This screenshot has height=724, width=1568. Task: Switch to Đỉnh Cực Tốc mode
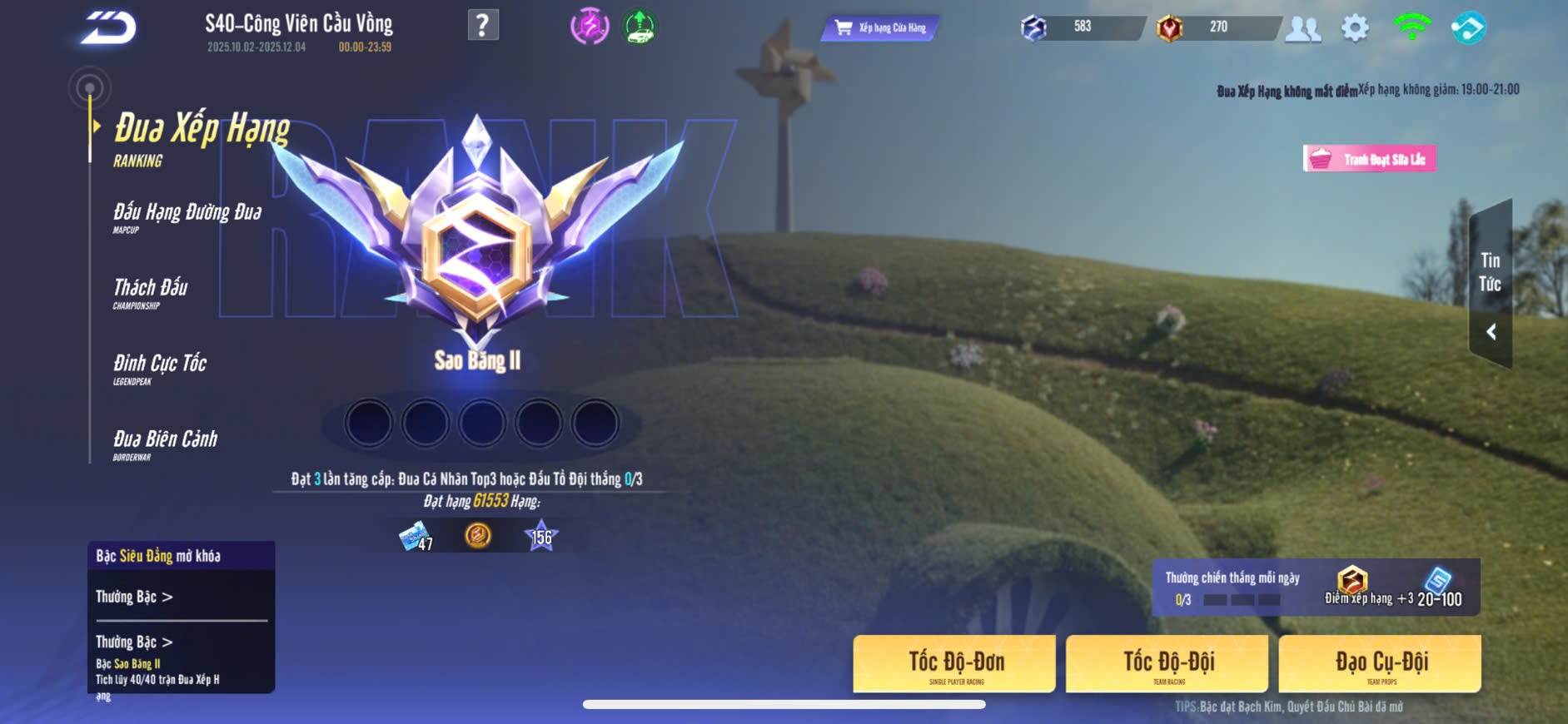[160, 368]
